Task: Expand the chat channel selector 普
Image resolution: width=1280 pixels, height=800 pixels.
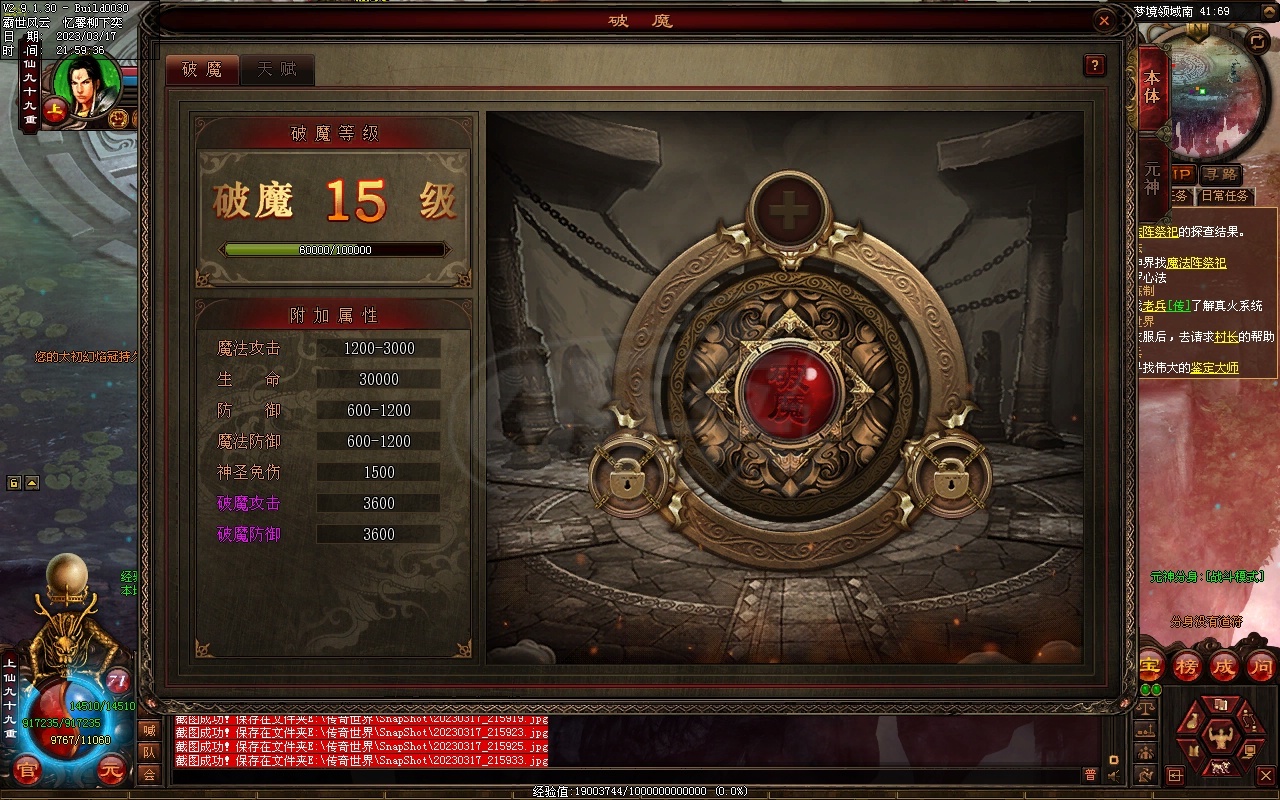Action: [x=1091, y=773]
